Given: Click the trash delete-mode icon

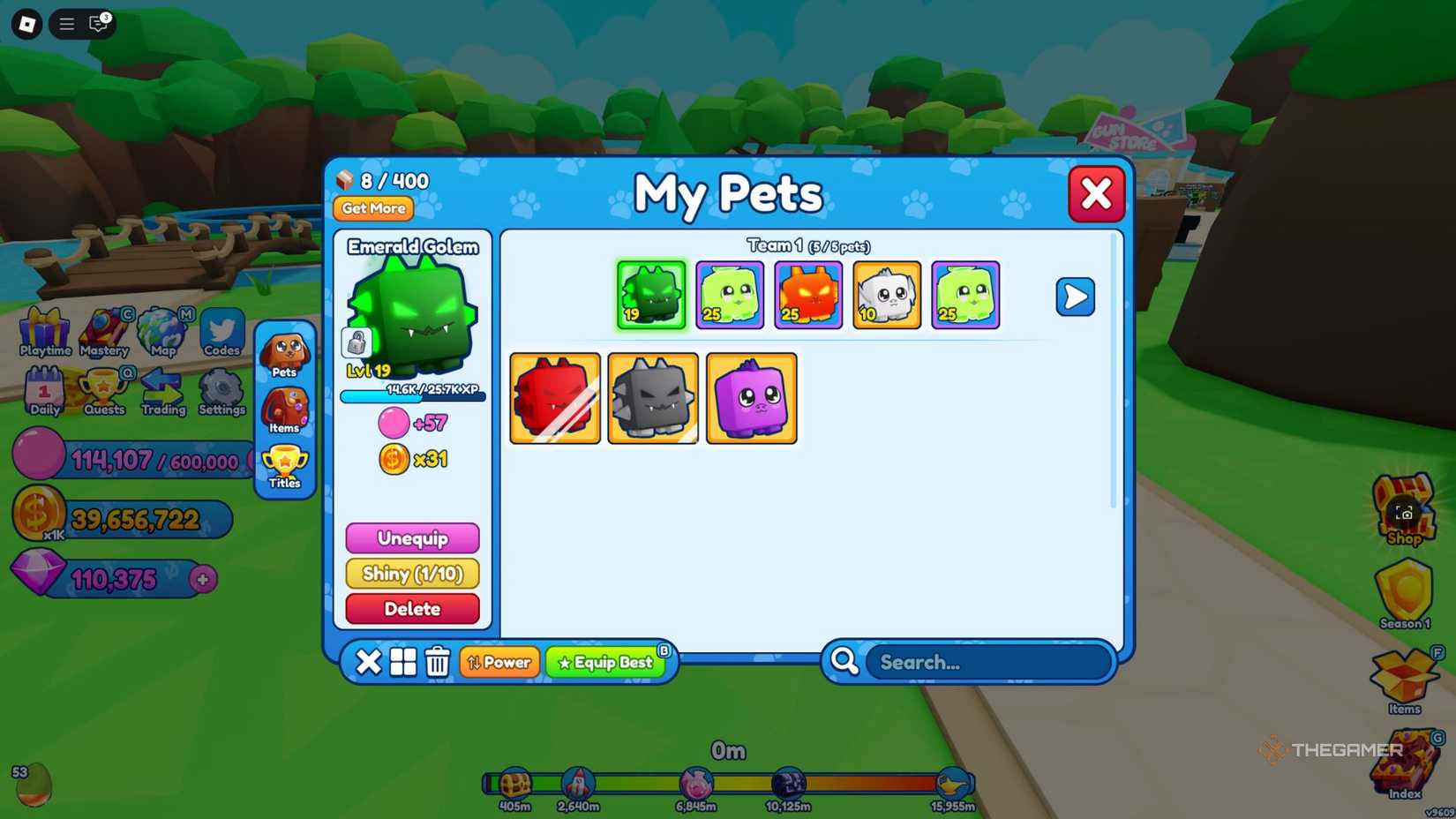Looking at the screenshot, I should [x=437, y=662].
